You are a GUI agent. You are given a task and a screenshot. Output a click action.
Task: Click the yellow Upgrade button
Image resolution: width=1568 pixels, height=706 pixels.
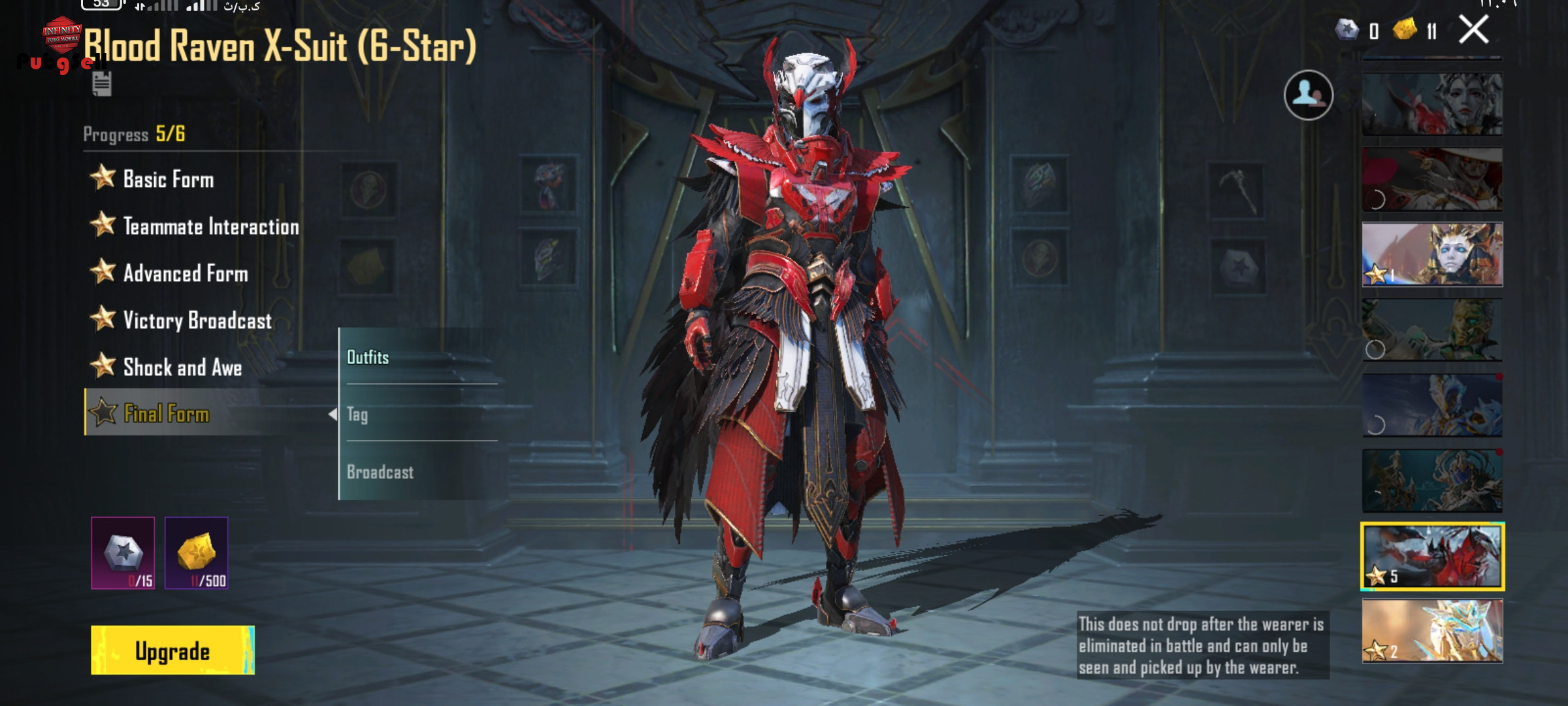coord(172,650)
